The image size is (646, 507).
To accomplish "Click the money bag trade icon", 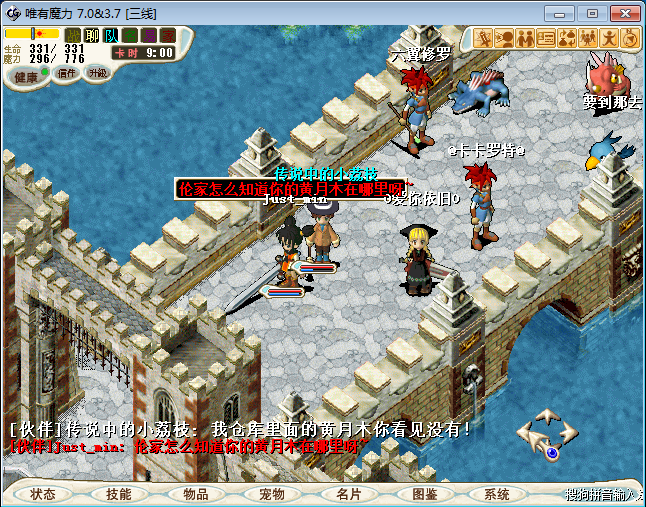I will coord(567,38).
